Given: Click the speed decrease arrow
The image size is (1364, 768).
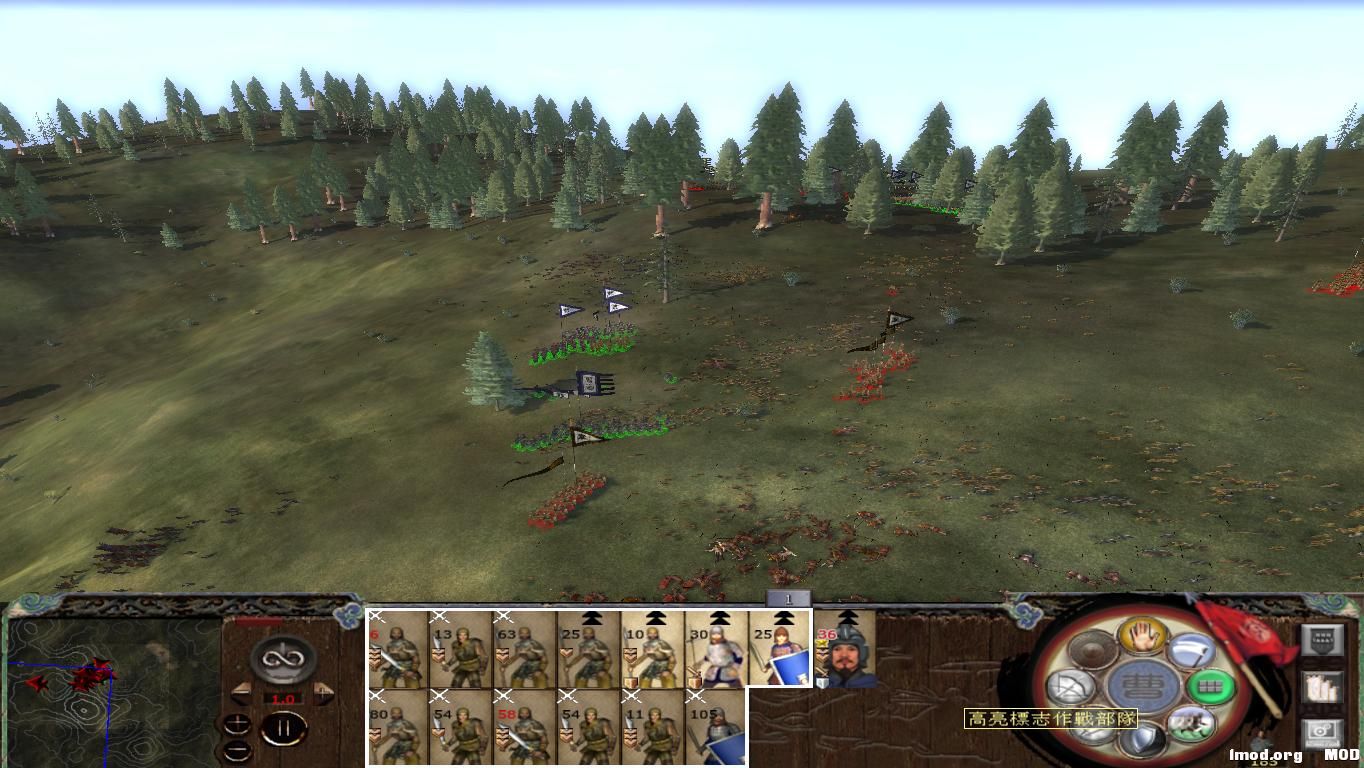Looking at the screenshot, I should pos(242,693).
